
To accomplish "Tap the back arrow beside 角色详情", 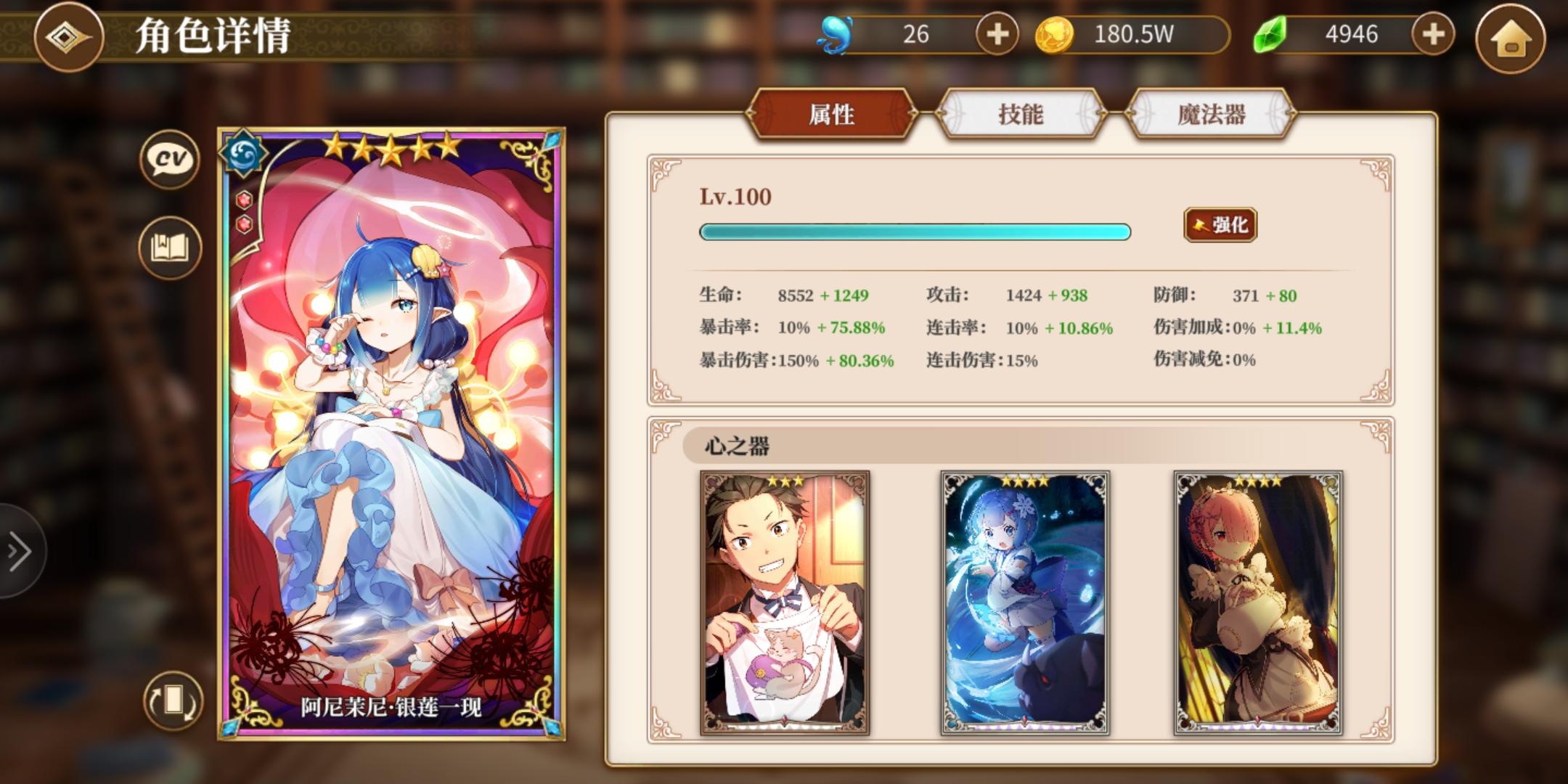I will click(70, 38).
